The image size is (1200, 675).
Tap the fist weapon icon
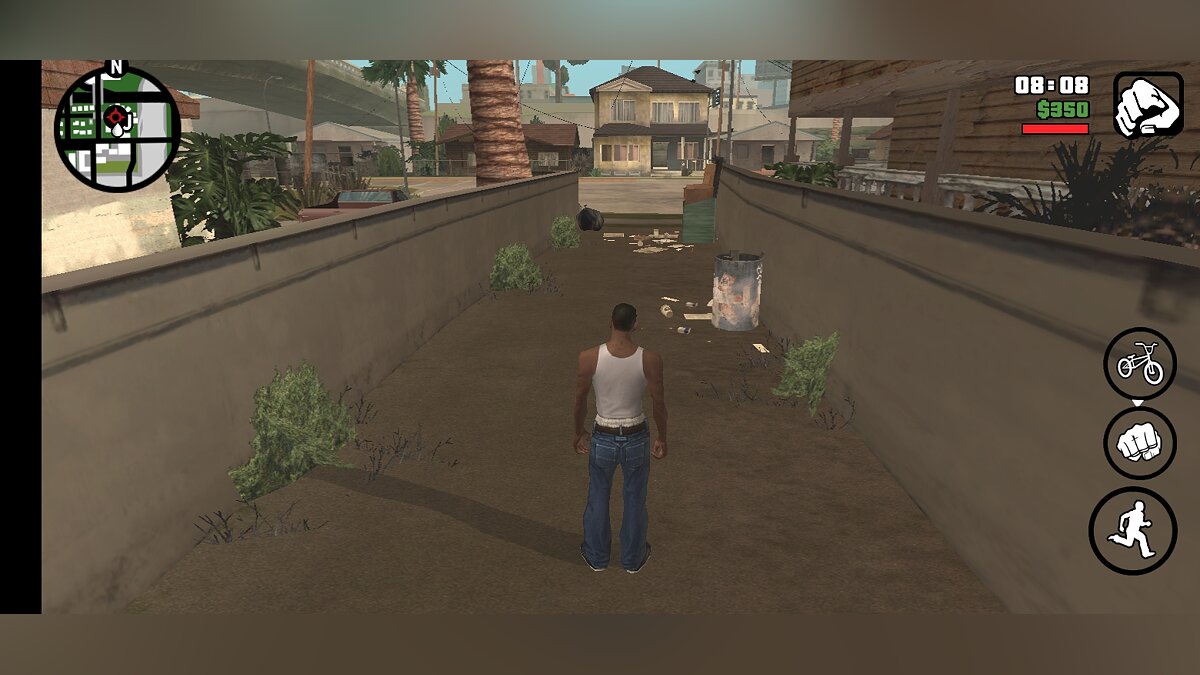pyautogui.click(x=1148, y=104)
